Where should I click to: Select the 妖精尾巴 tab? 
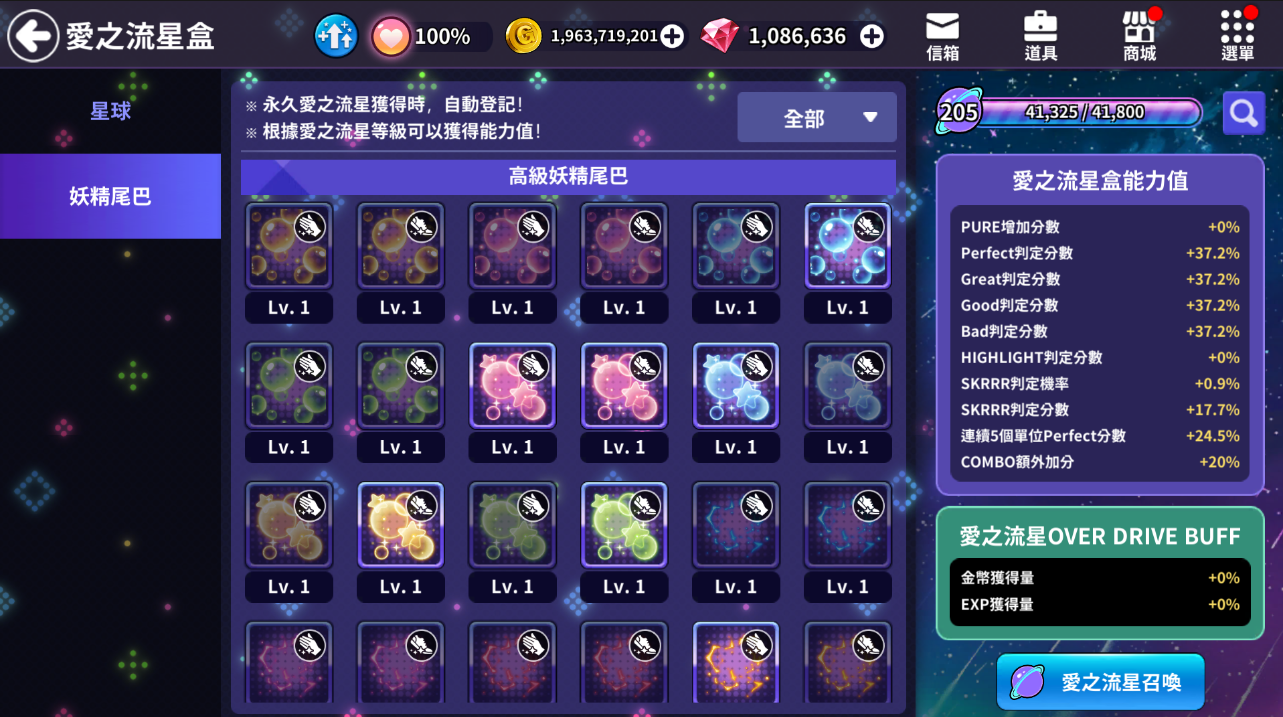click(x=110, y=196)
